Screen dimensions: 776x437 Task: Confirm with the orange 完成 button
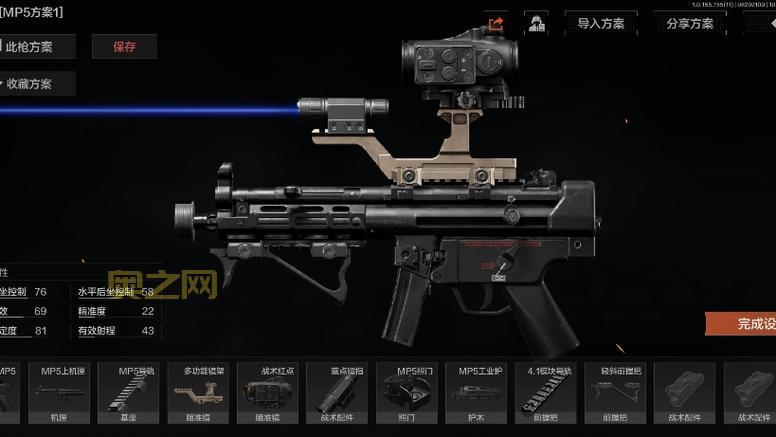[745, 323]
